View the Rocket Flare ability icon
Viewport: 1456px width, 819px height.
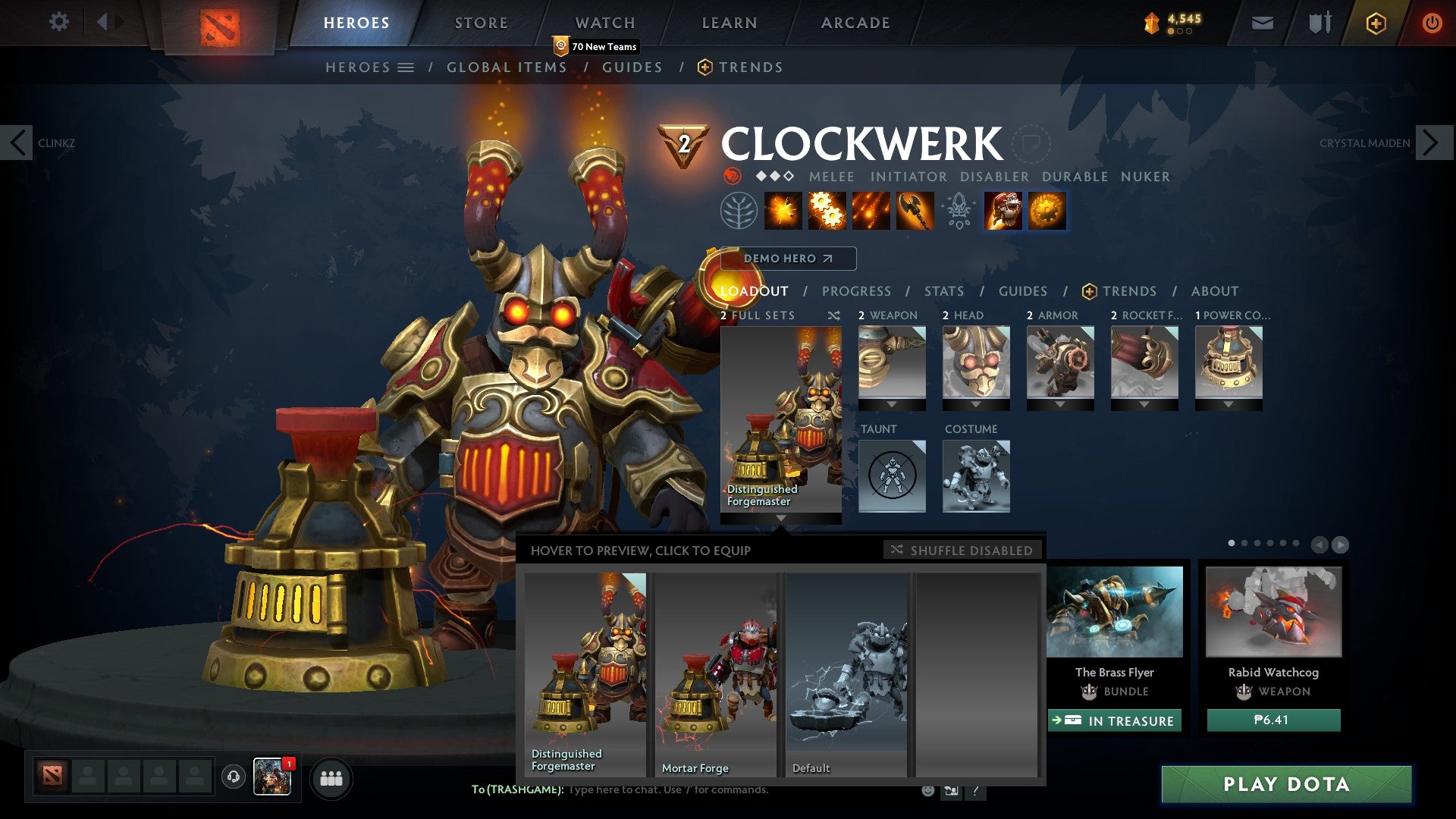(871, 212)
